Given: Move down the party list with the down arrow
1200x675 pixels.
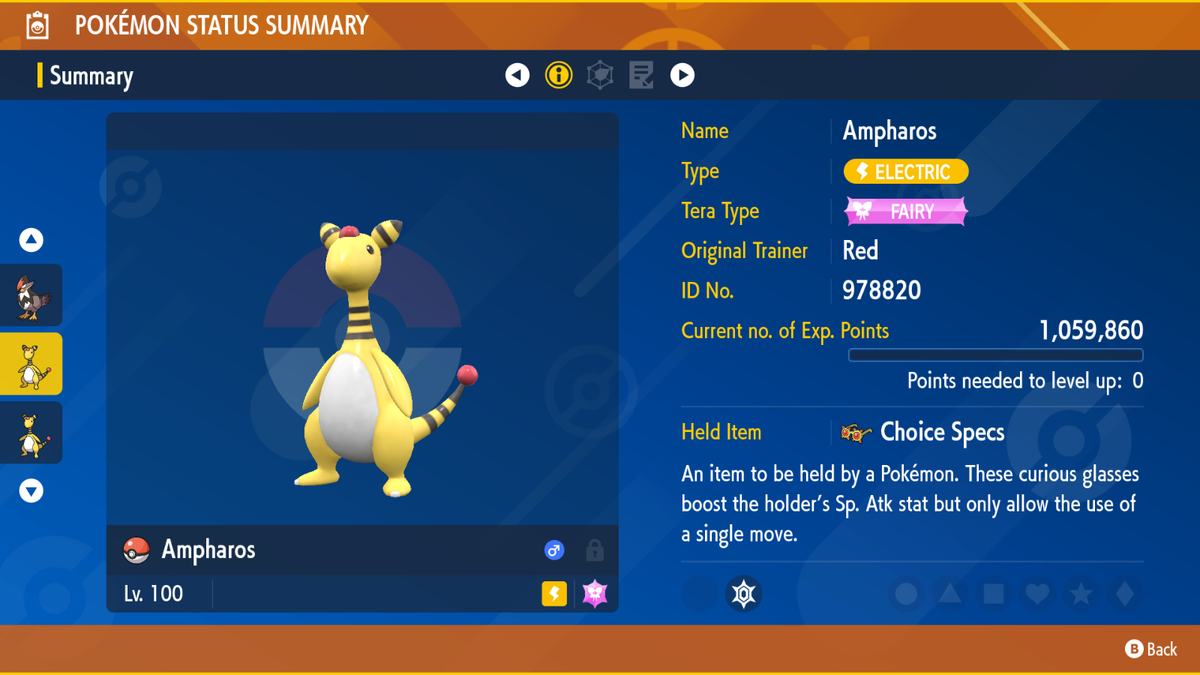Looking at the screenshot, I should point(31,491).
